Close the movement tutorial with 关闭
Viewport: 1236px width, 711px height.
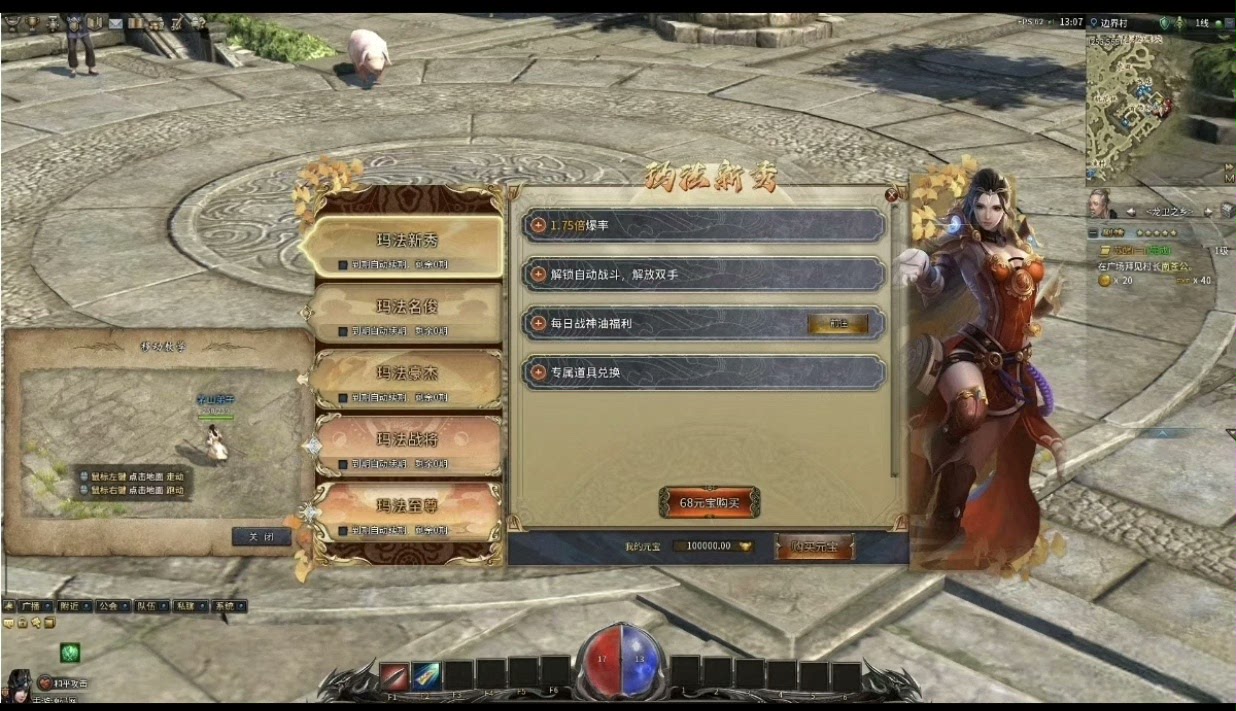click(261, 537)
